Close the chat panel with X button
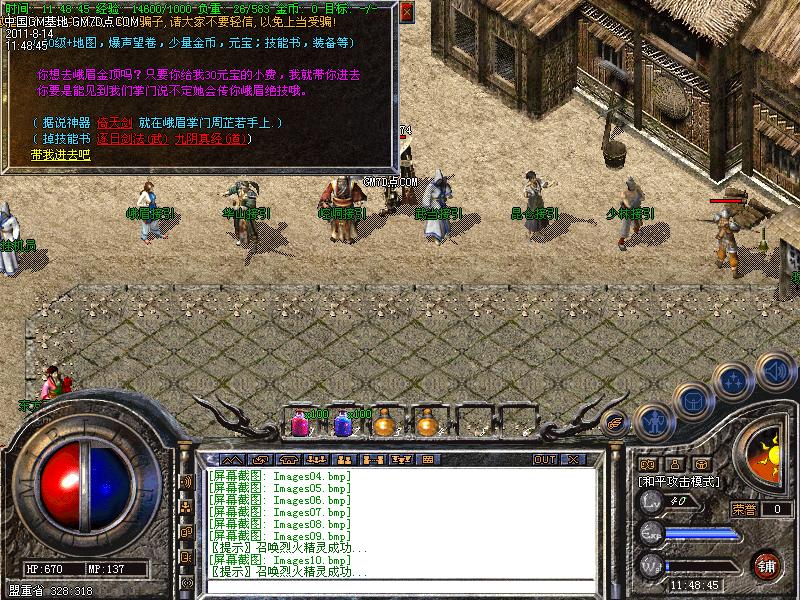The height and width of the screenshot is (600, 800). click(573, 460)
